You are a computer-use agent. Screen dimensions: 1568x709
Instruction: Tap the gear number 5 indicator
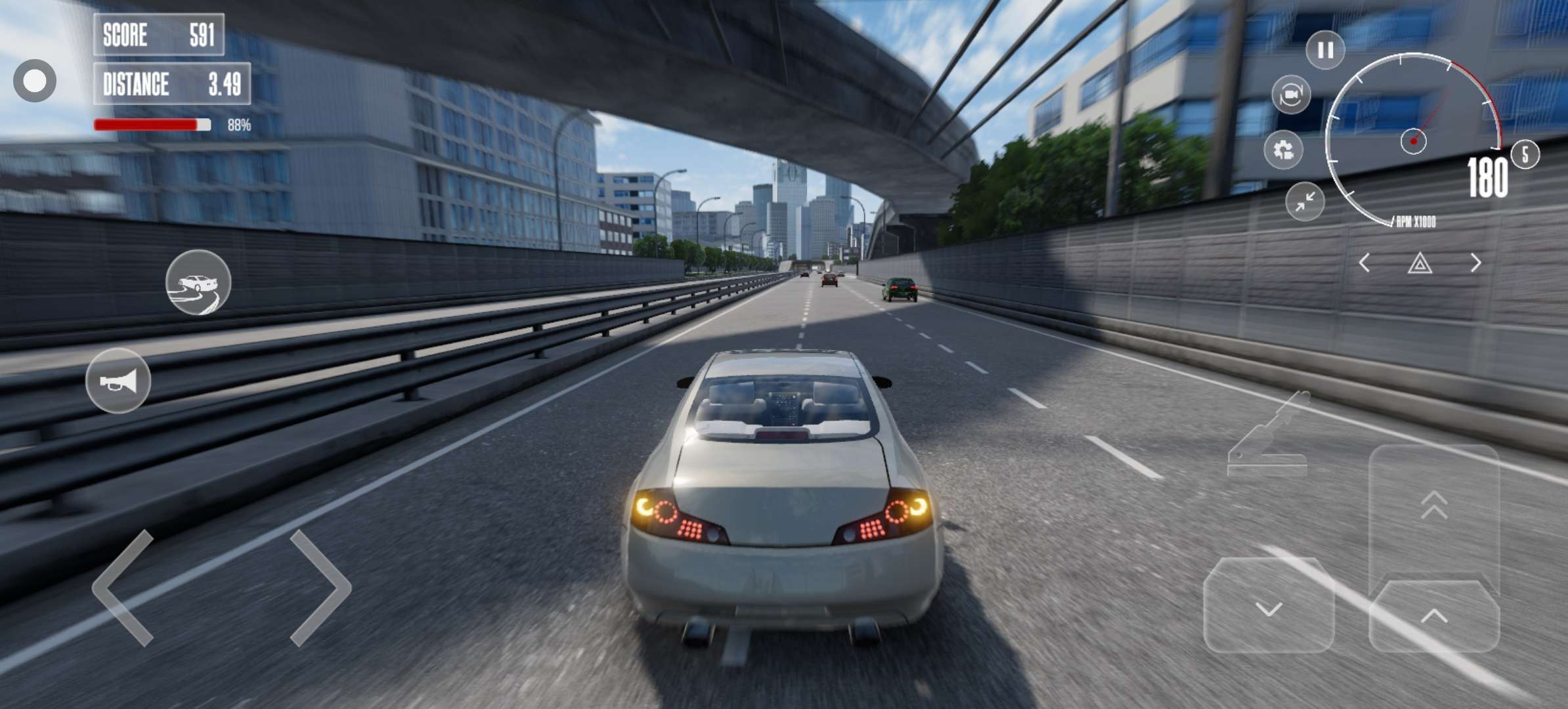(1525, 155)
